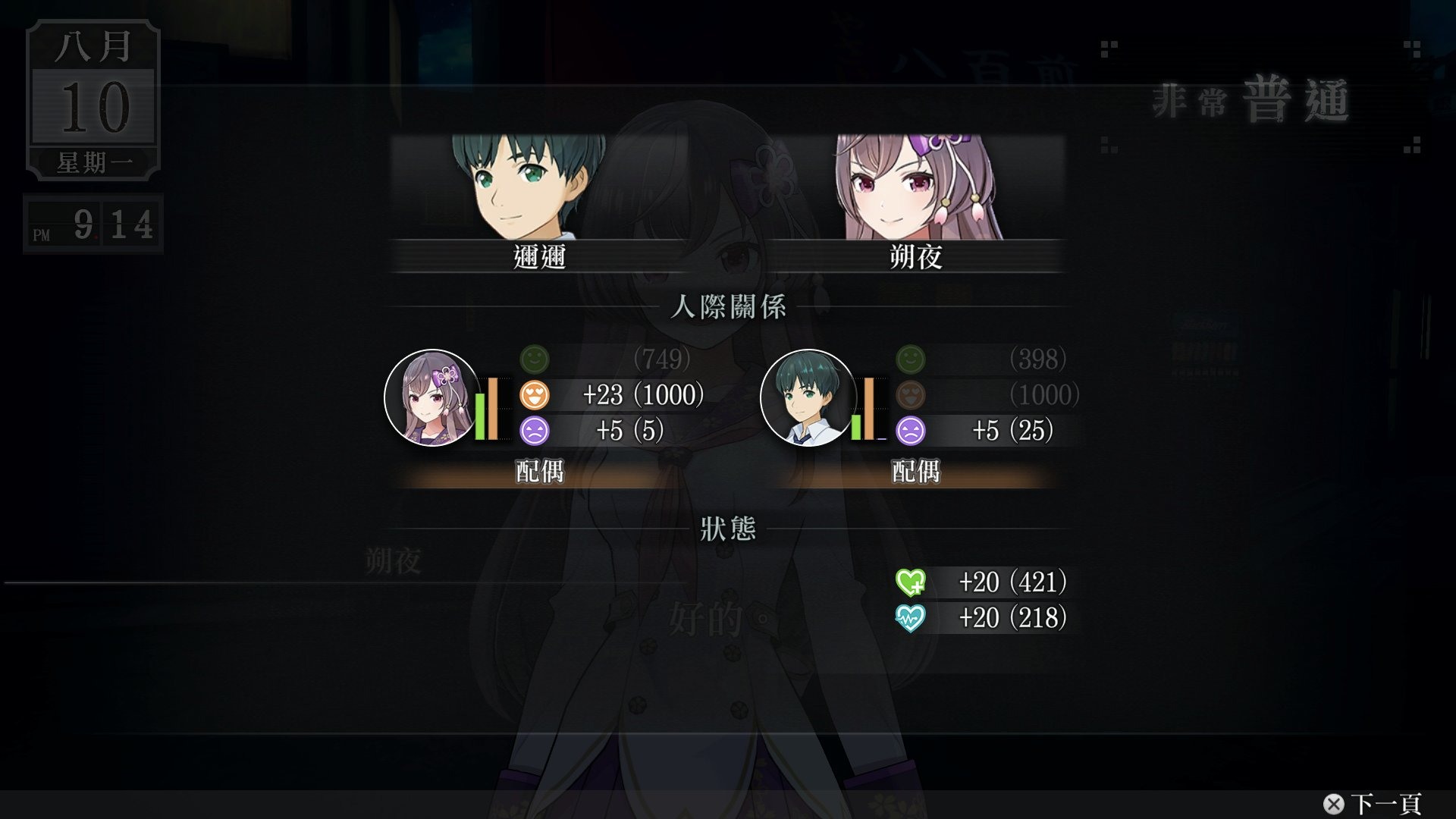Click the green health plus heart icon
1456x819 pixels.
coord(910,582)
